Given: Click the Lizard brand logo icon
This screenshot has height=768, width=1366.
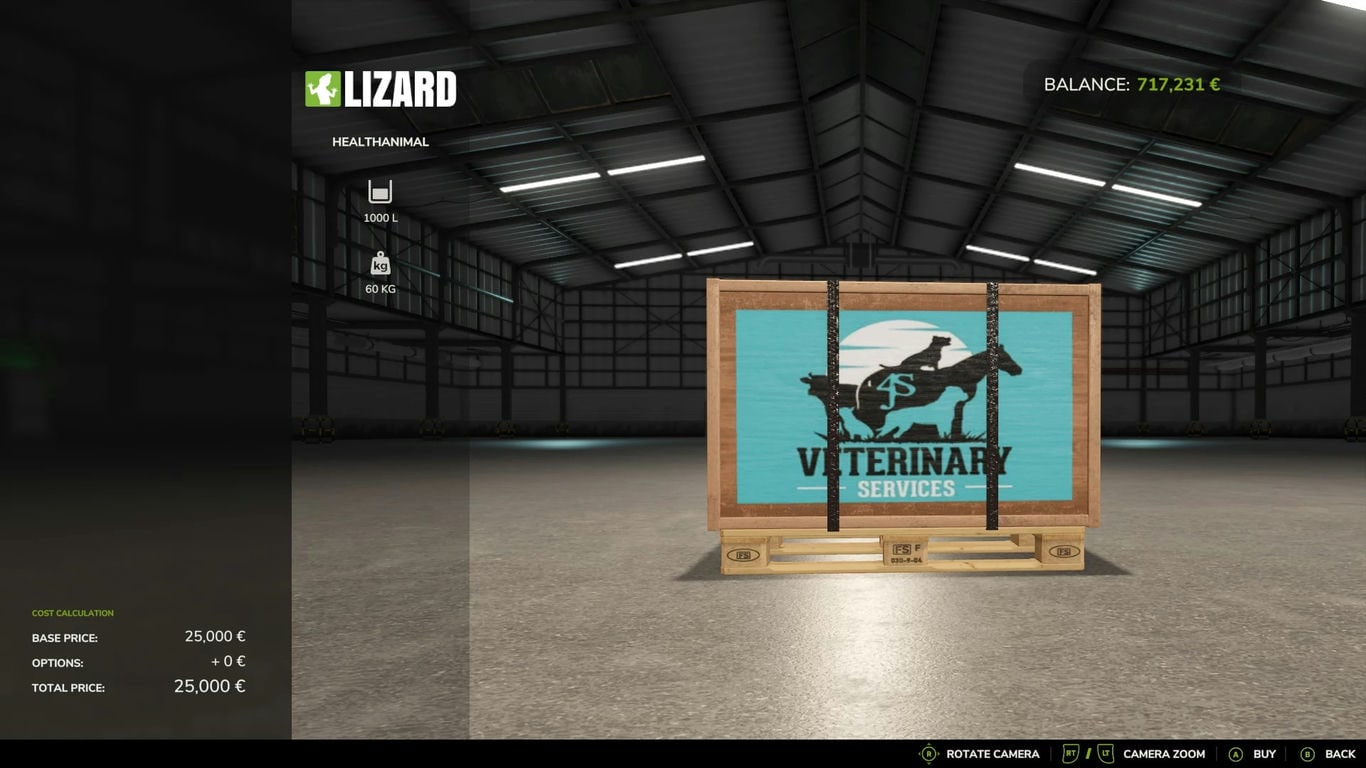Looking at the screenshot, I should click(322, 88).
